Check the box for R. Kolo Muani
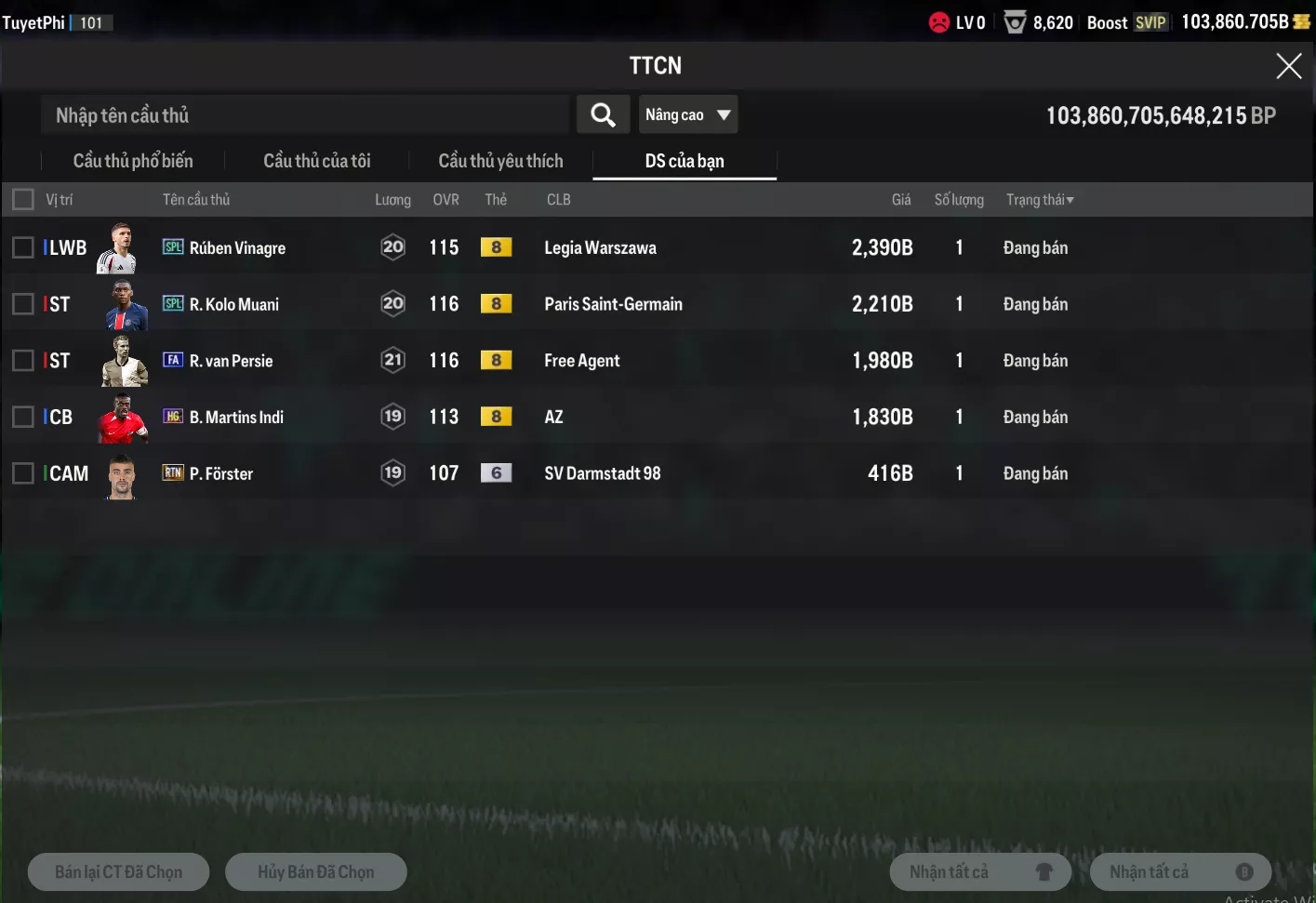 pyautogui.click(x=23, y=304)
